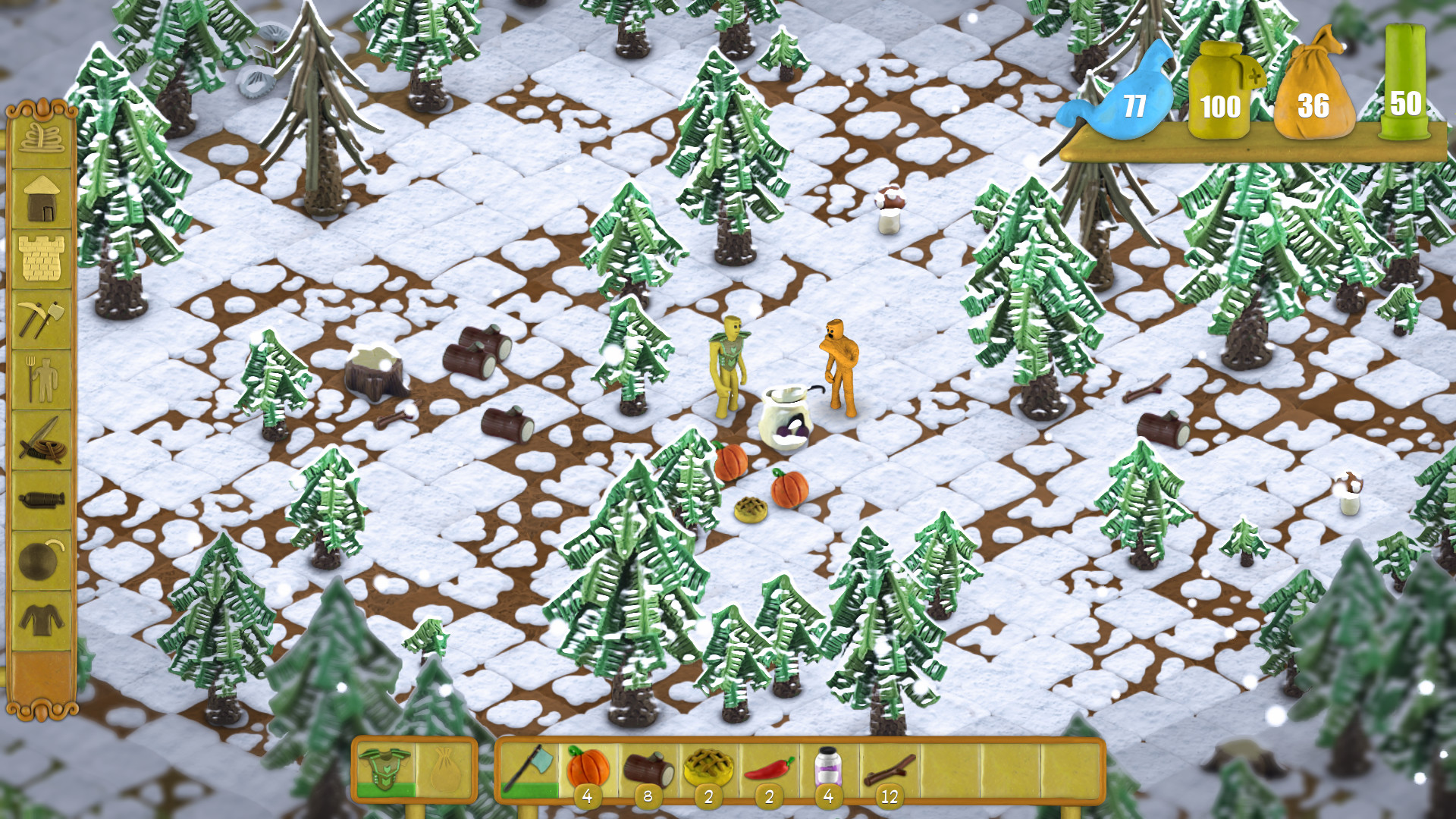The height and width of the screenshot is (819, 1456).
Task: Pick the wood log inventory slot
Action: 648,770
